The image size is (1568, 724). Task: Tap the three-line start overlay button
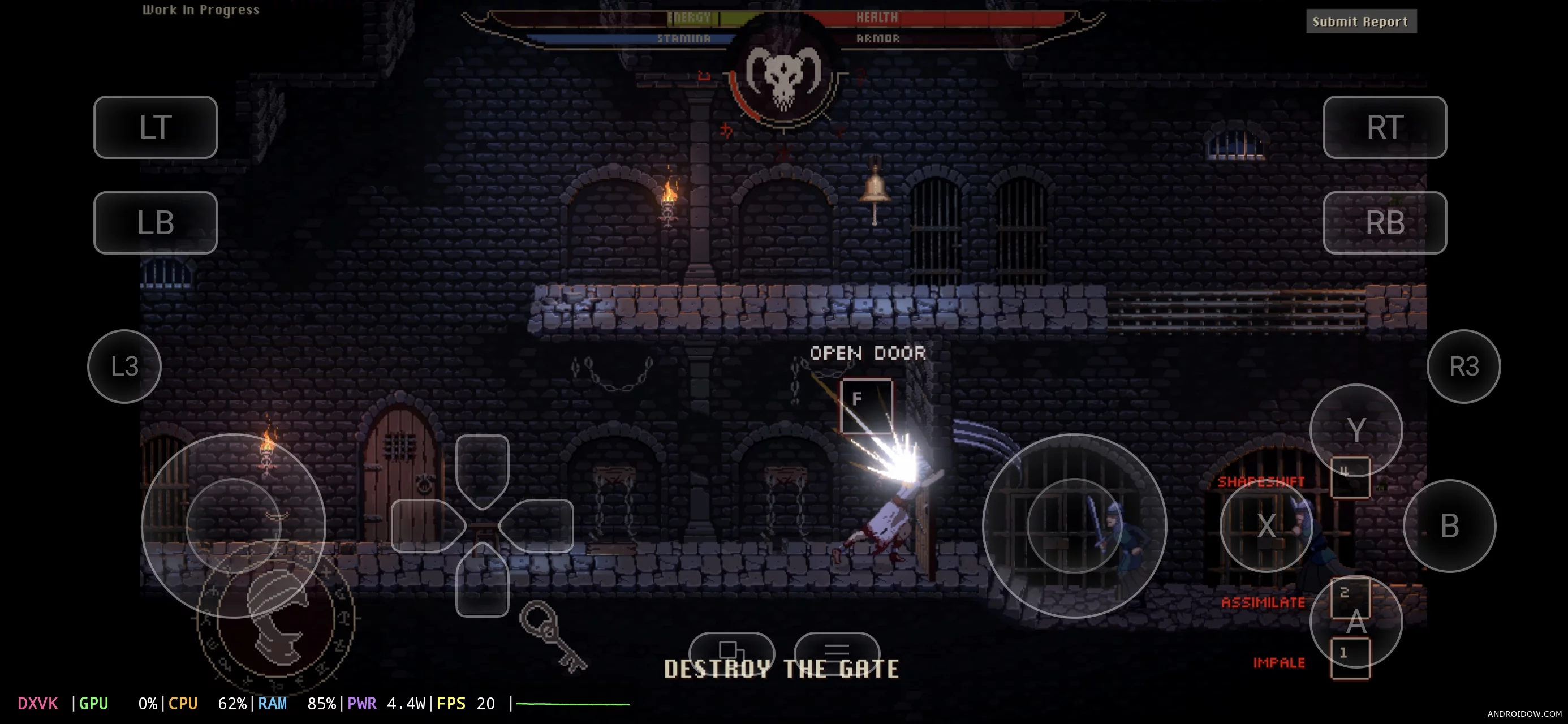tap(837, 649)
